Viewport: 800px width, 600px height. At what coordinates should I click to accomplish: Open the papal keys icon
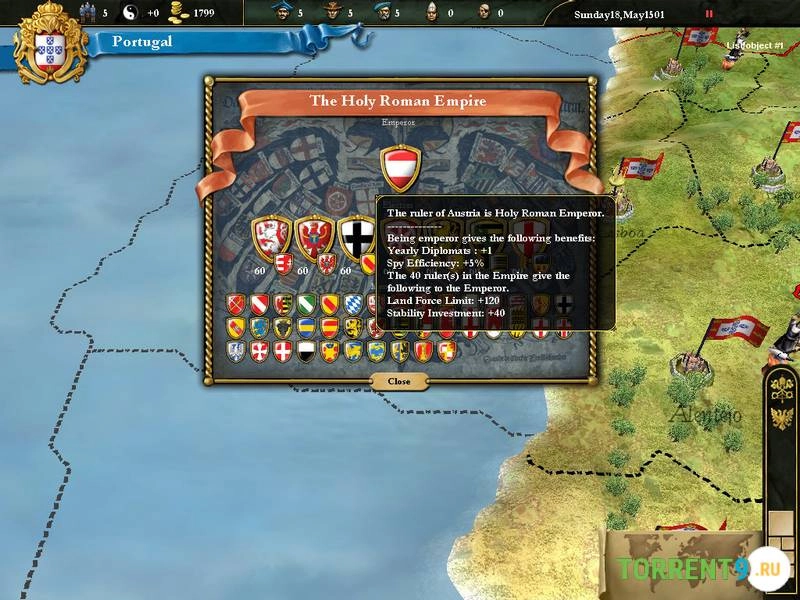(782, 388)
